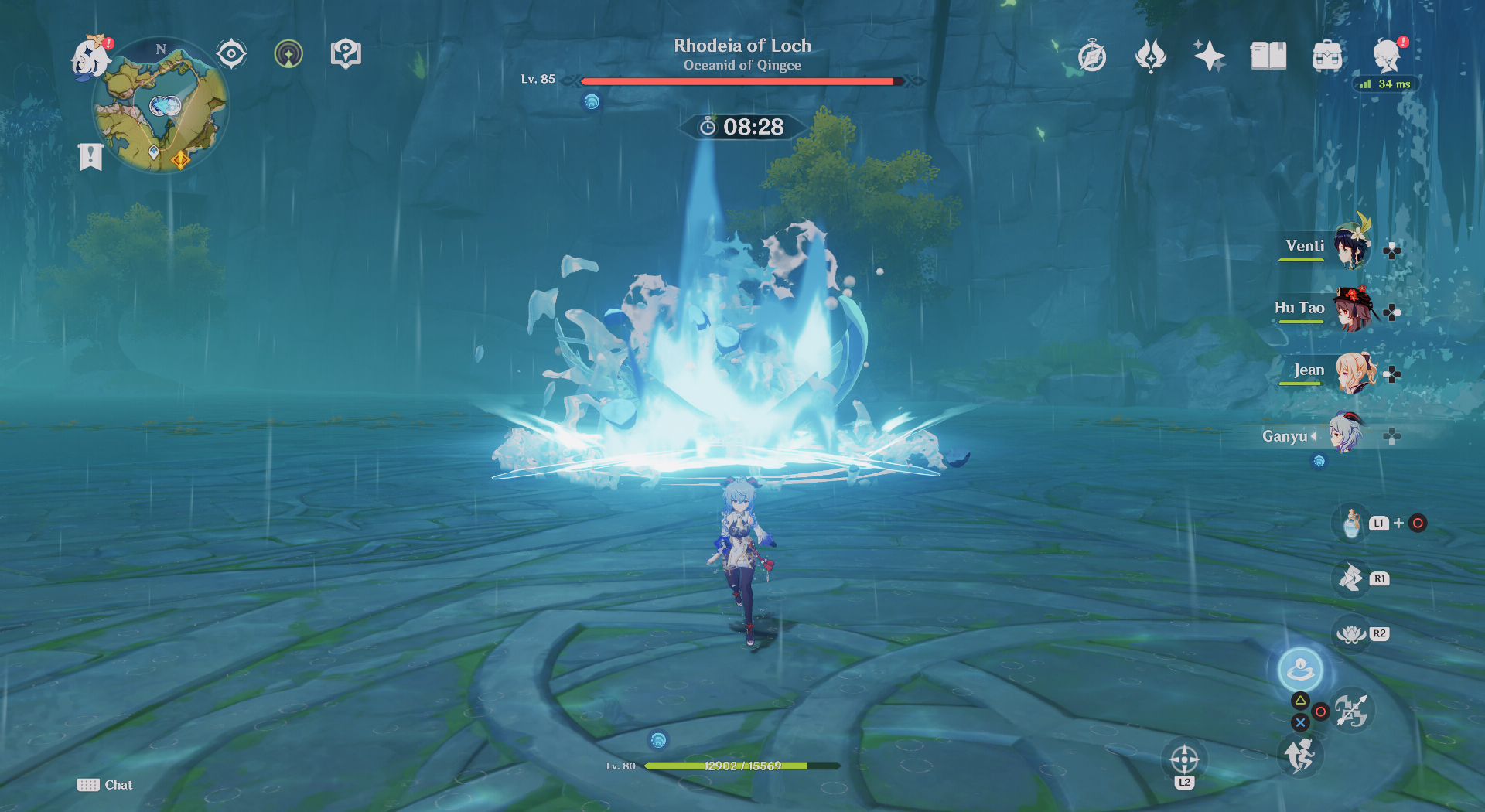The image size is (1485, 812).
Task: Trigger the glowing elemental burst icon
Action: (1300, 668)
